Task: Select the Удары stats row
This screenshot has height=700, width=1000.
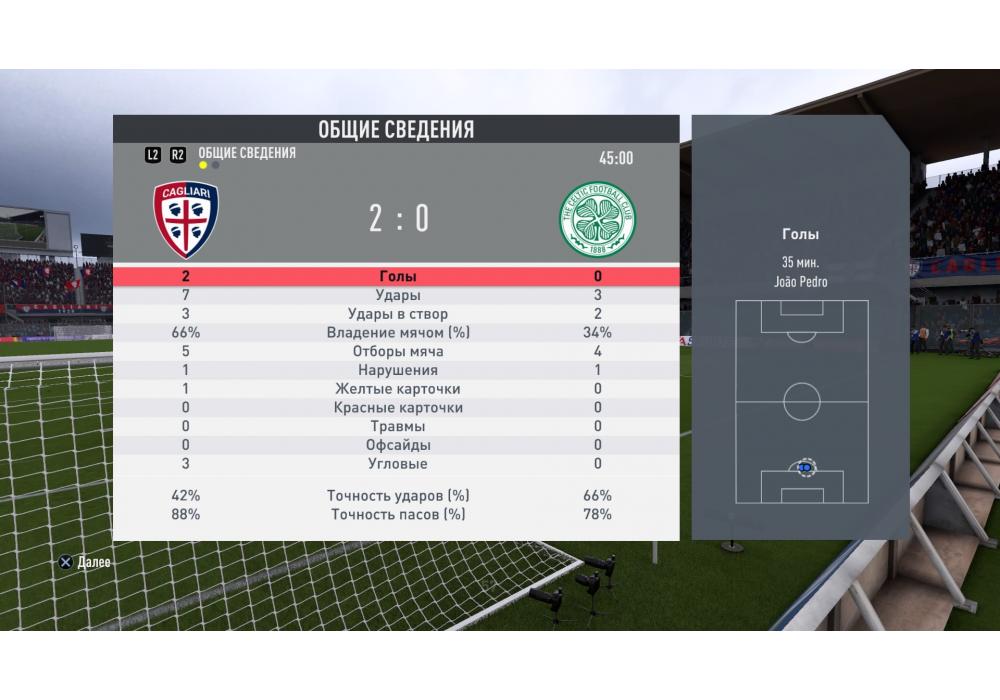Action: point(397,296)
